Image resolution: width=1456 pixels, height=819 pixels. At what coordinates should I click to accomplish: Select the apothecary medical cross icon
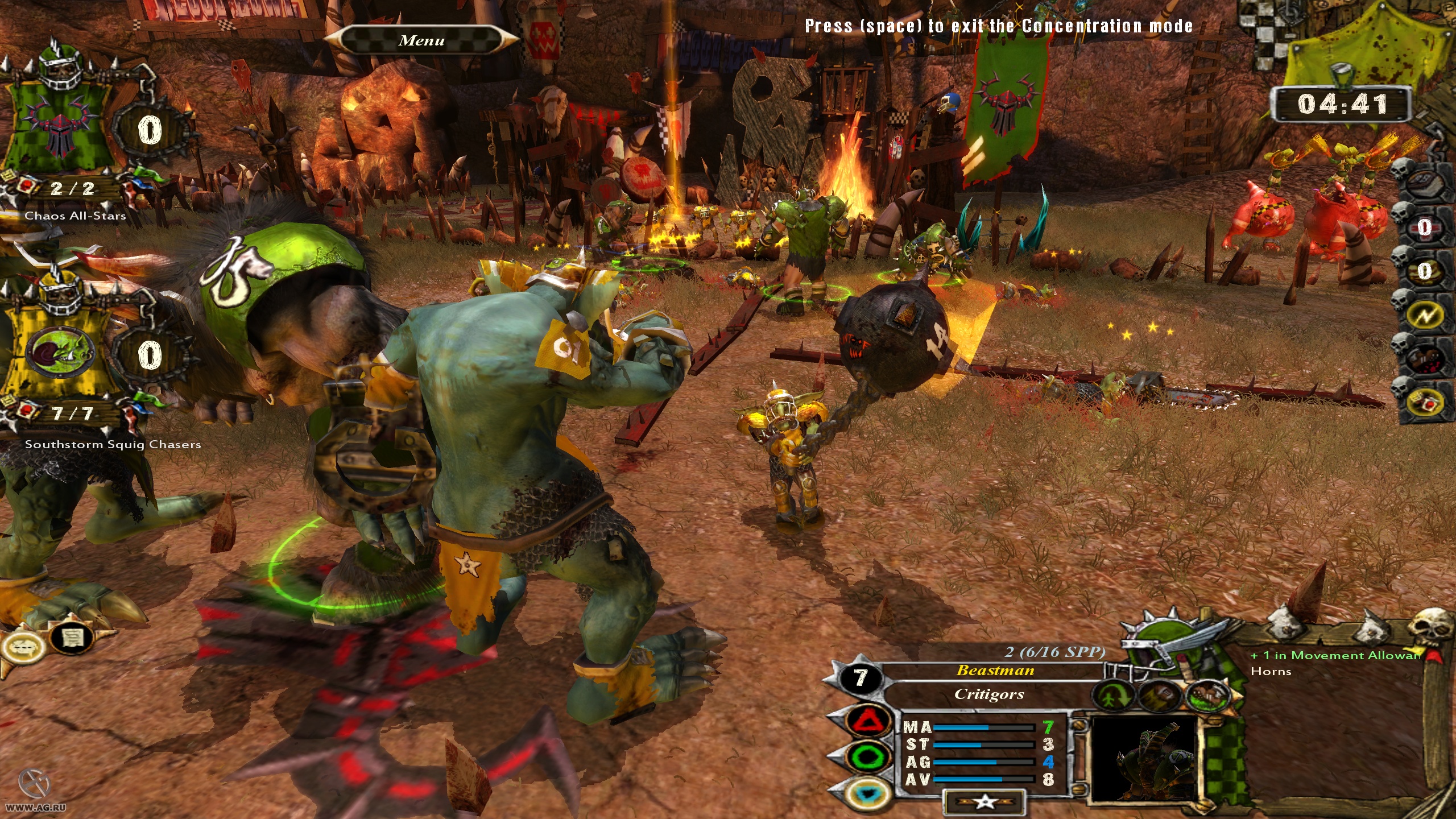coord(1424,227)
